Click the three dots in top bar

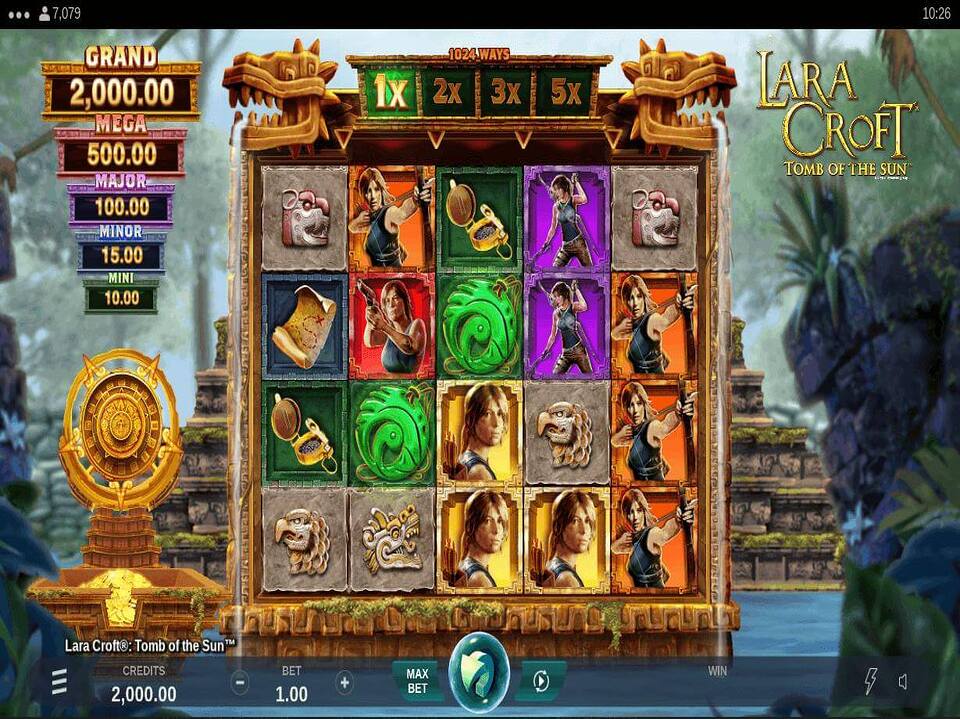(x=19, y=14)
